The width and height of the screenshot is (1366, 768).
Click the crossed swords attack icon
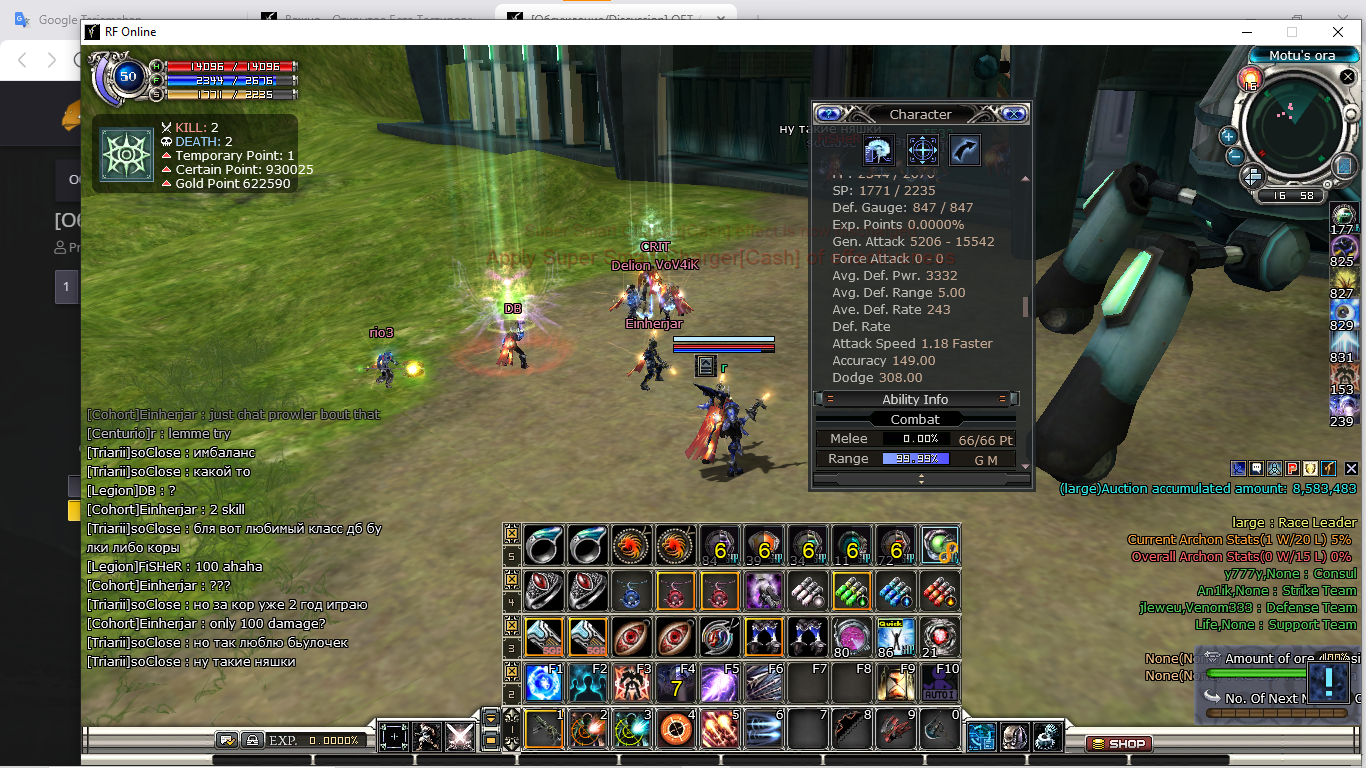[x=459, y=737]
